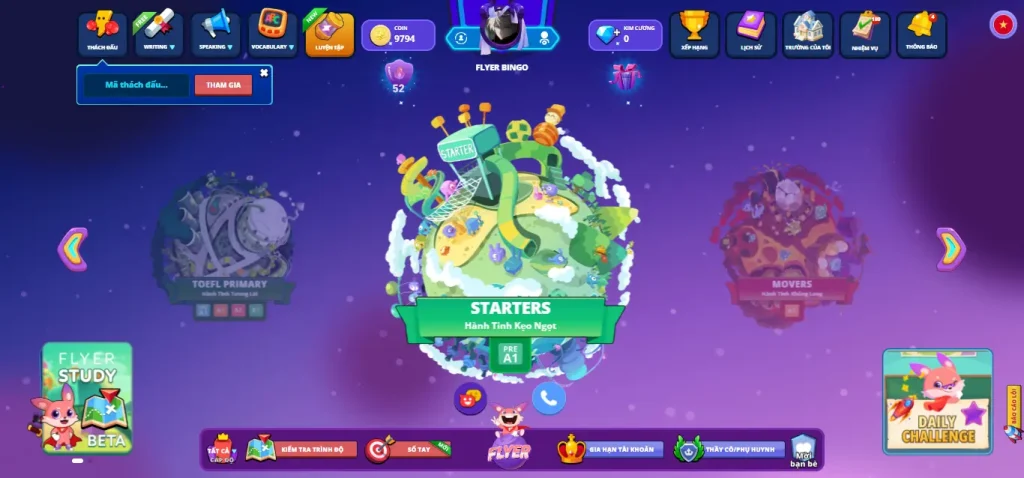Switch language using the Vietnam flag icon
This screenshot has width=1024, height=478.
(1003, 25)
